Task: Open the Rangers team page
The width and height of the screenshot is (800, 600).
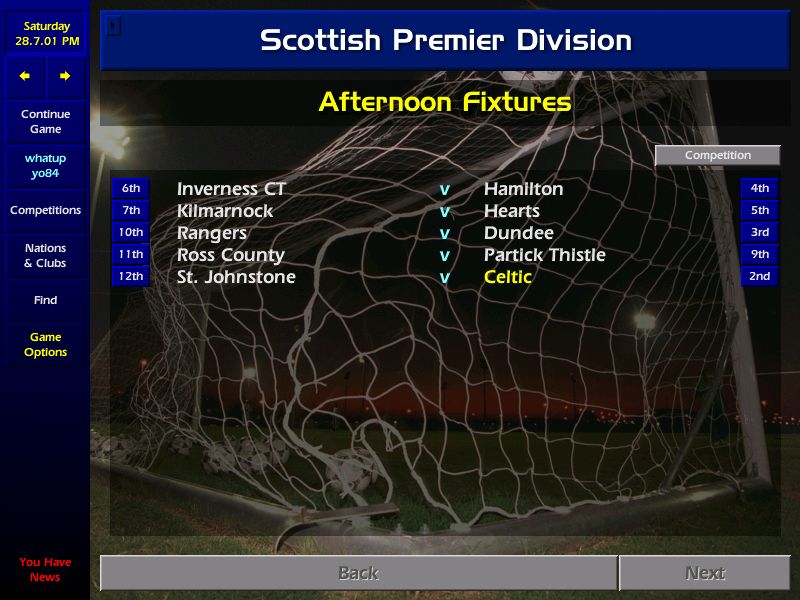Action: [211, 233]
